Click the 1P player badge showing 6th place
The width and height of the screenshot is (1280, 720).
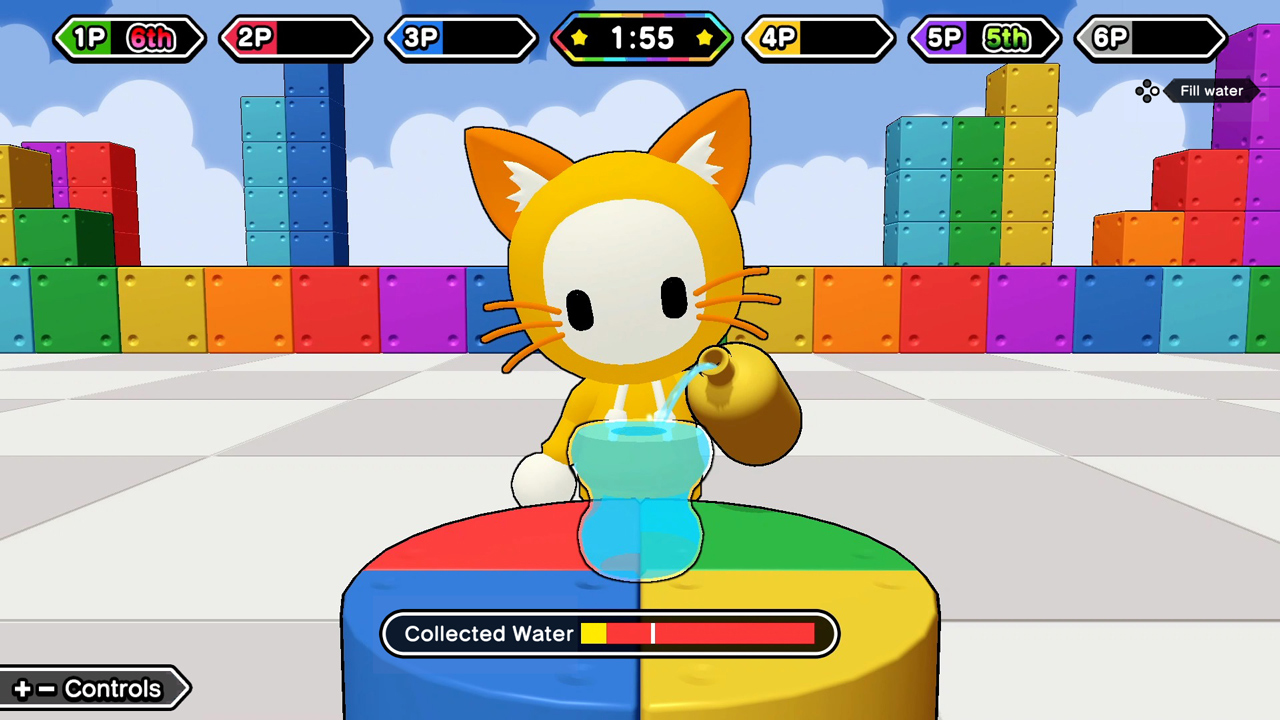click(x=130, y=38)
